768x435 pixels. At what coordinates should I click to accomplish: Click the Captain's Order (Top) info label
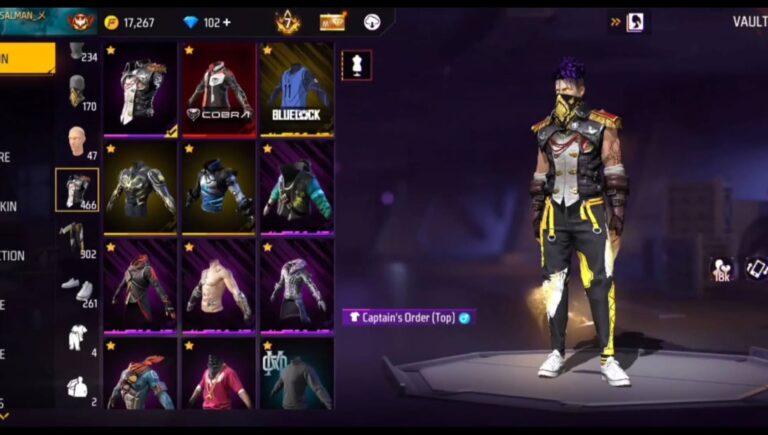coord(406,317)
